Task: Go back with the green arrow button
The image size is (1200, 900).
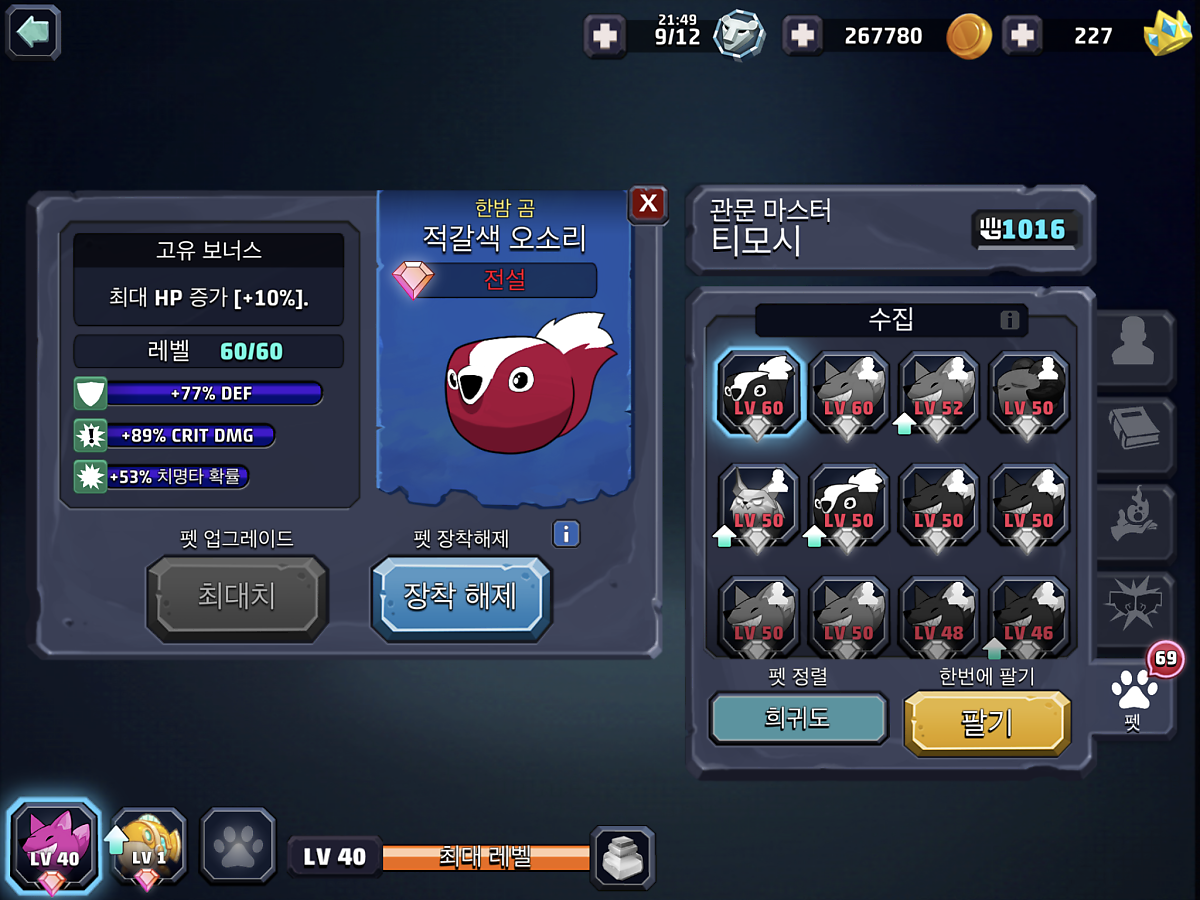Action: pos(34,32)
